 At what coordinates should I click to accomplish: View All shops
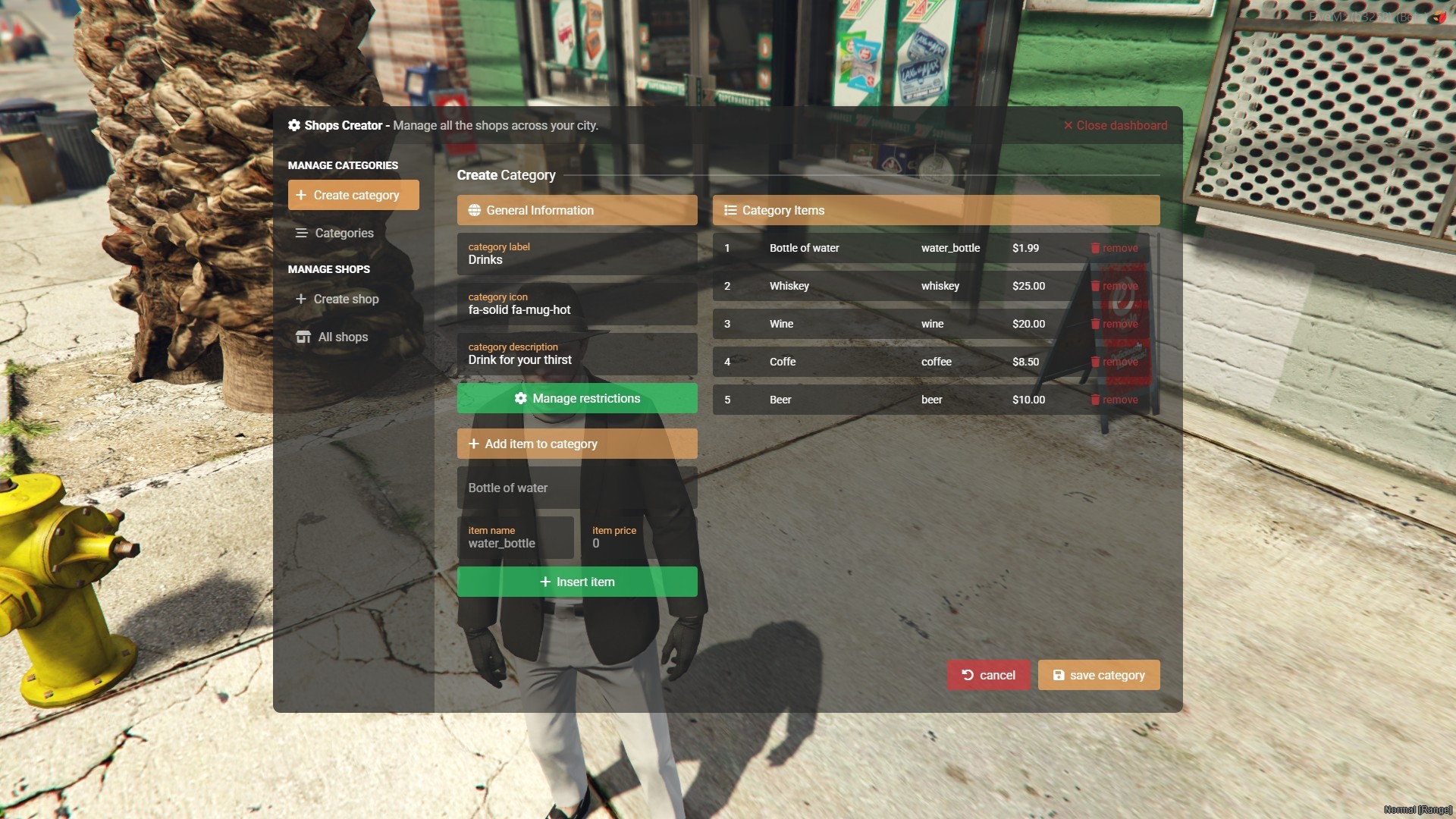pyautogui.click(x=342, y=337)
